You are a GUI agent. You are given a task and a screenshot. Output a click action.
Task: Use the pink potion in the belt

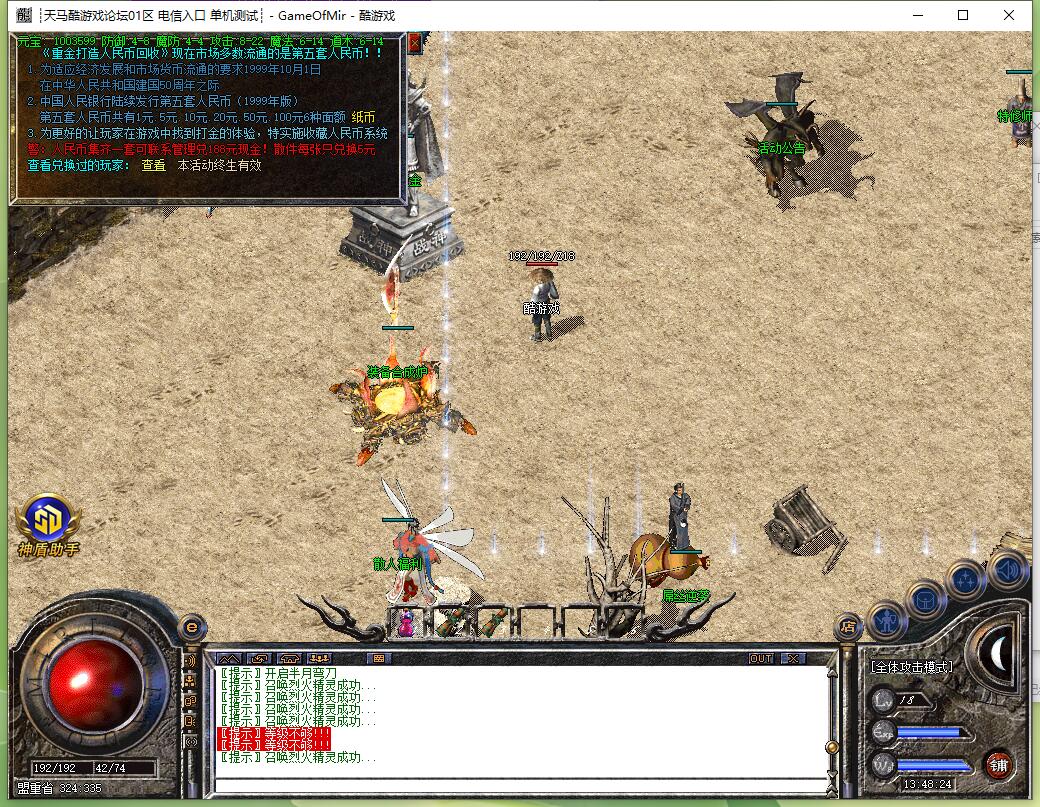click(x=406, y=624)
